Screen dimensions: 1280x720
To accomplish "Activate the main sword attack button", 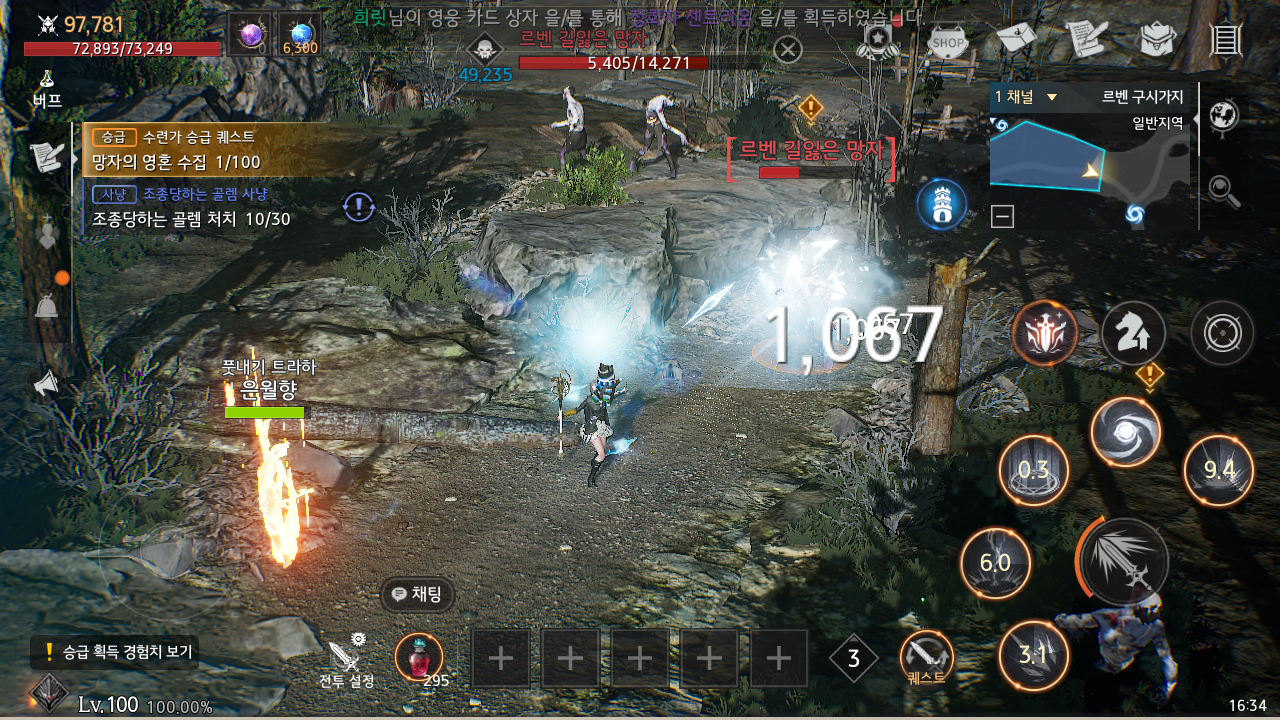I will 1124,562.
